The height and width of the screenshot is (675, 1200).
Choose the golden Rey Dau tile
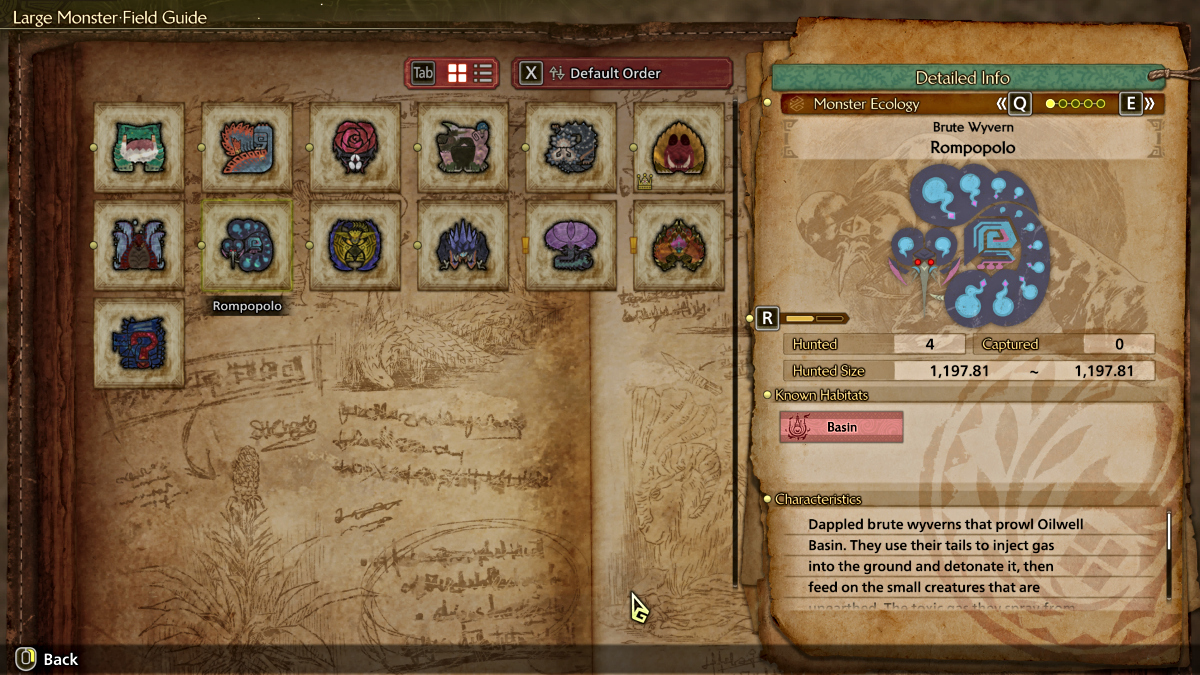click(355, 245)
